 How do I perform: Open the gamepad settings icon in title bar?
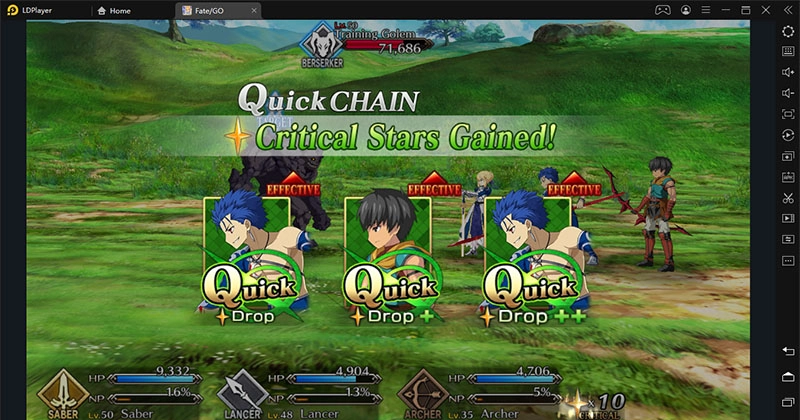pos(662,10)
